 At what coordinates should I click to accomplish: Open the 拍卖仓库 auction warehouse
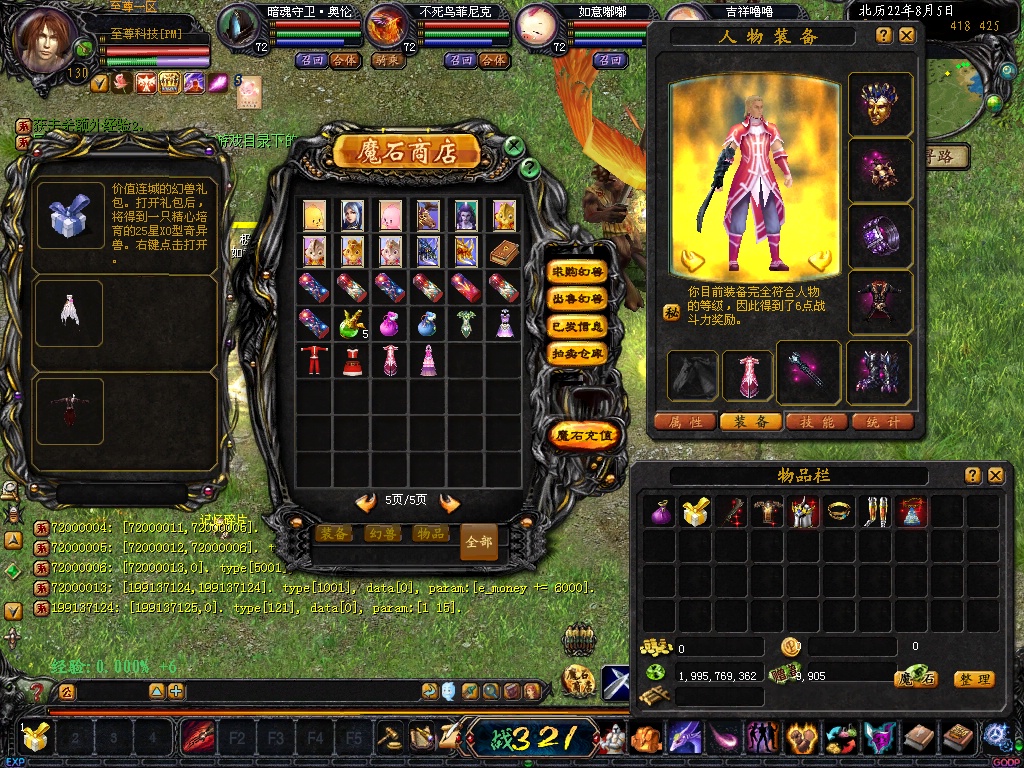(x=578, y=353)
